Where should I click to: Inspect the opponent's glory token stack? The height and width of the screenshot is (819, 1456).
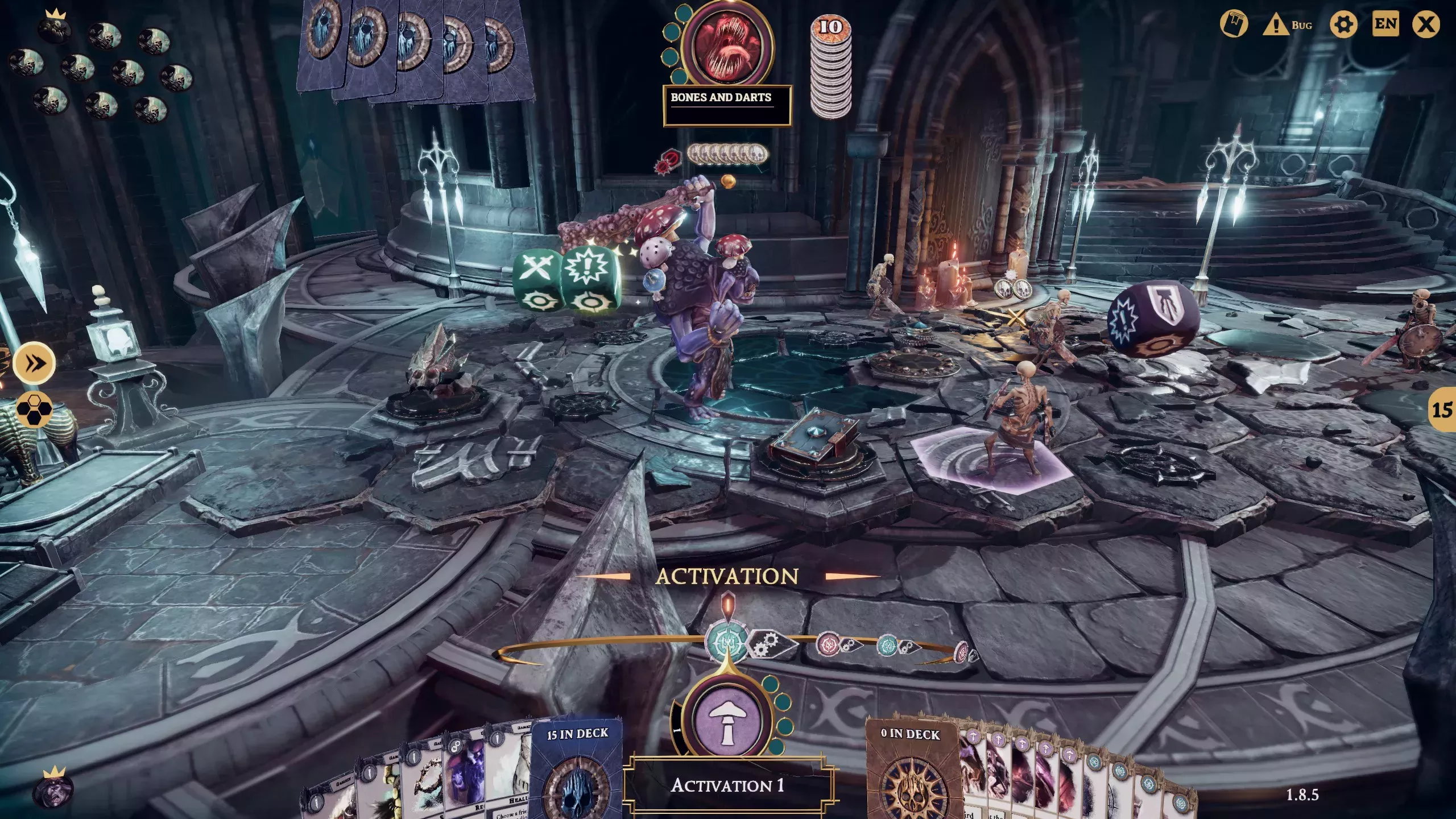pyautogui.click(x=830, y=68)
